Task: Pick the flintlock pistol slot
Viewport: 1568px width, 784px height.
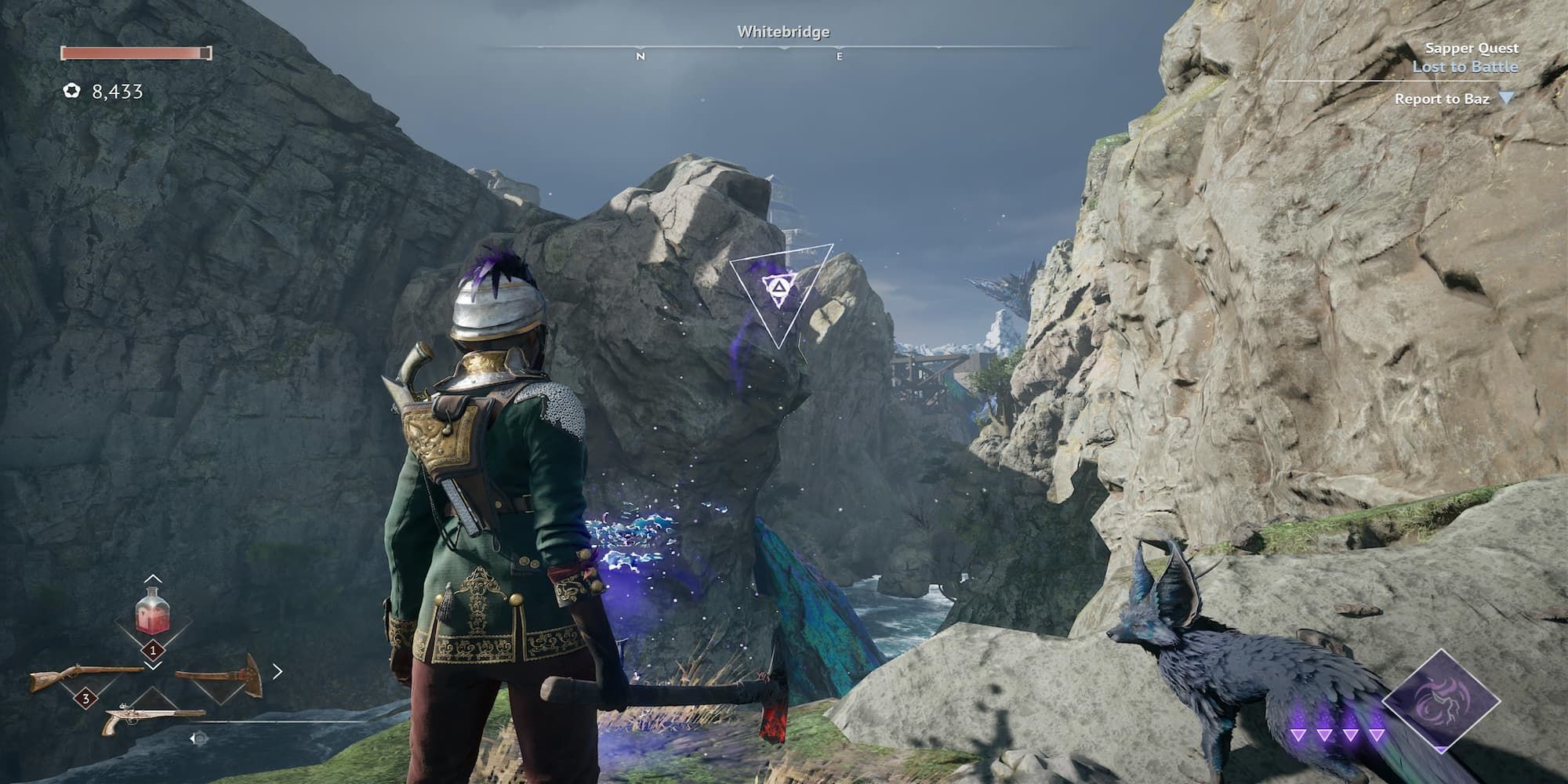Action: (x=153, y=717)
